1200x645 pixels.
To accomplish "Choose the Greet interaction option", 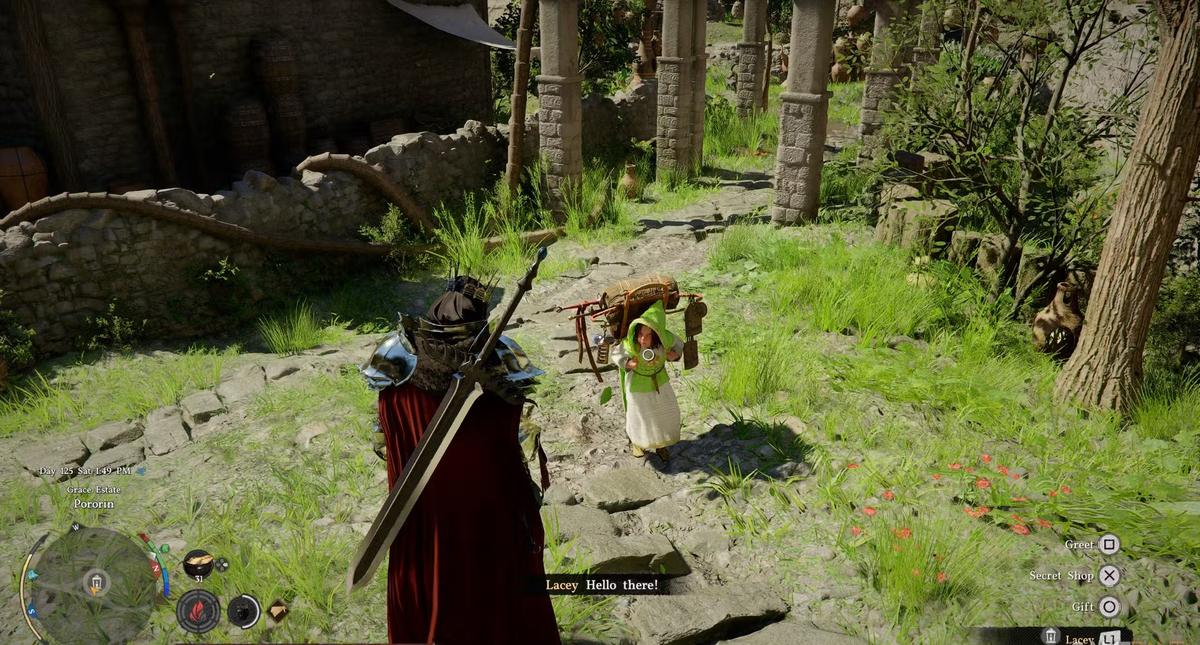I will click(x=1108, y=545).
